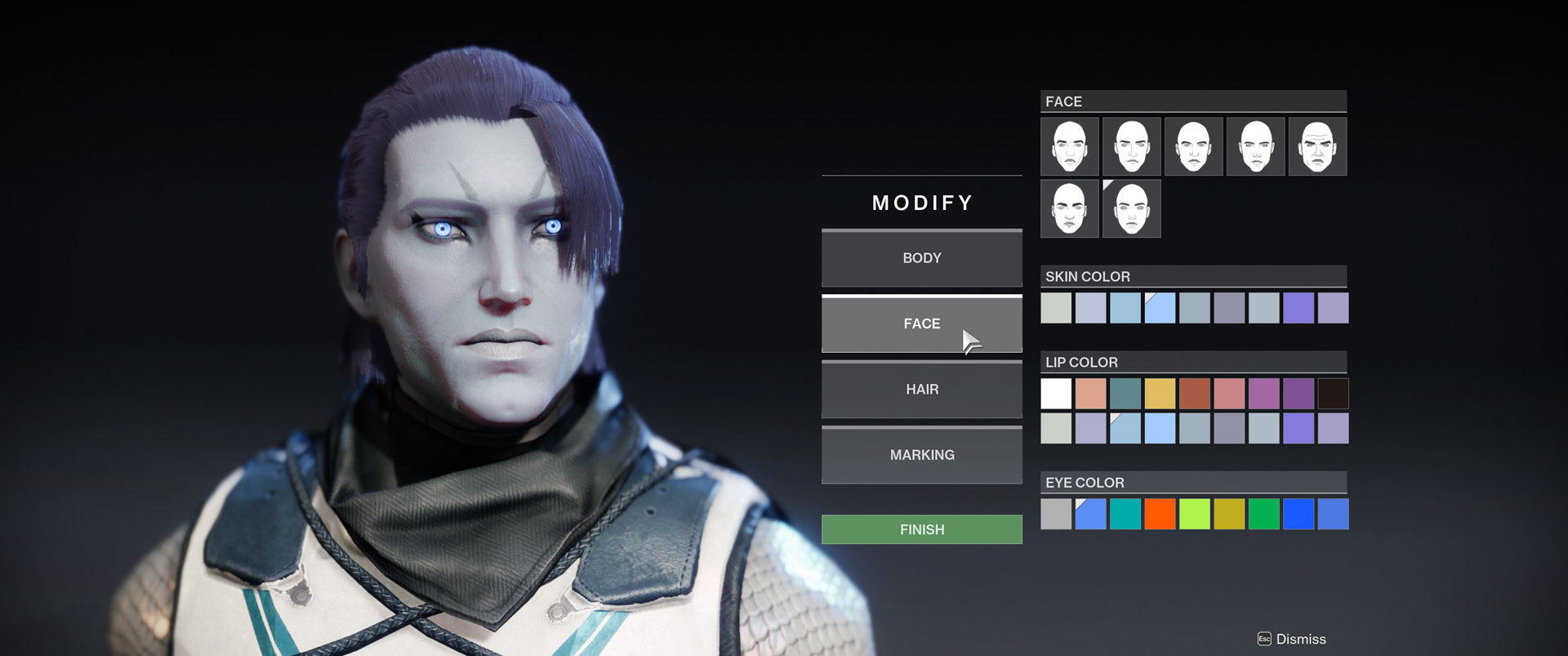This screenshot has height=656, width=1568.
Task: Open the BODY modification section
Action: (x=921, y=258)
